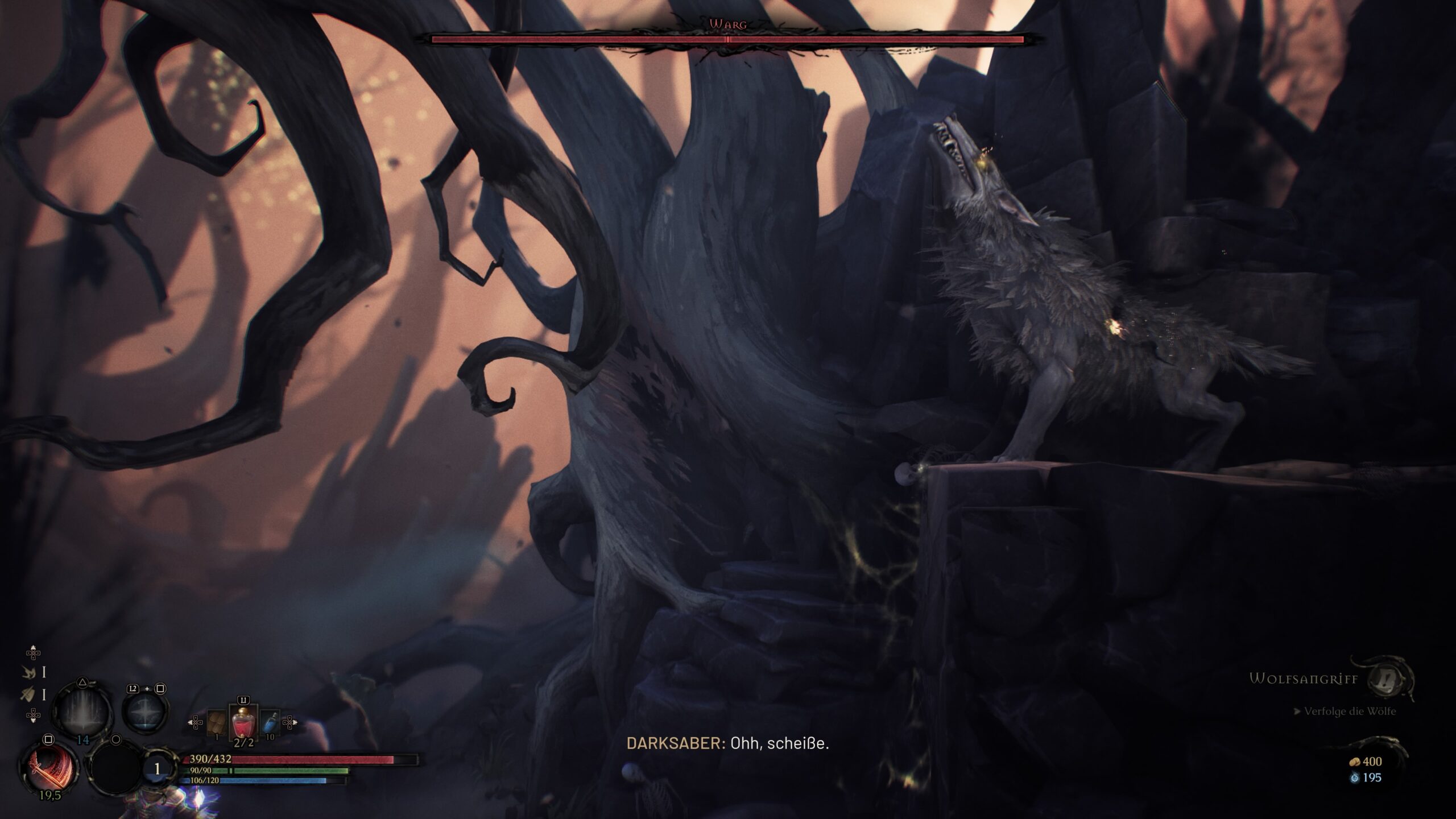Screen dimensions: 1456x819
Task: Choose the blue mana potion slot
Action: (x=271, y=723)
